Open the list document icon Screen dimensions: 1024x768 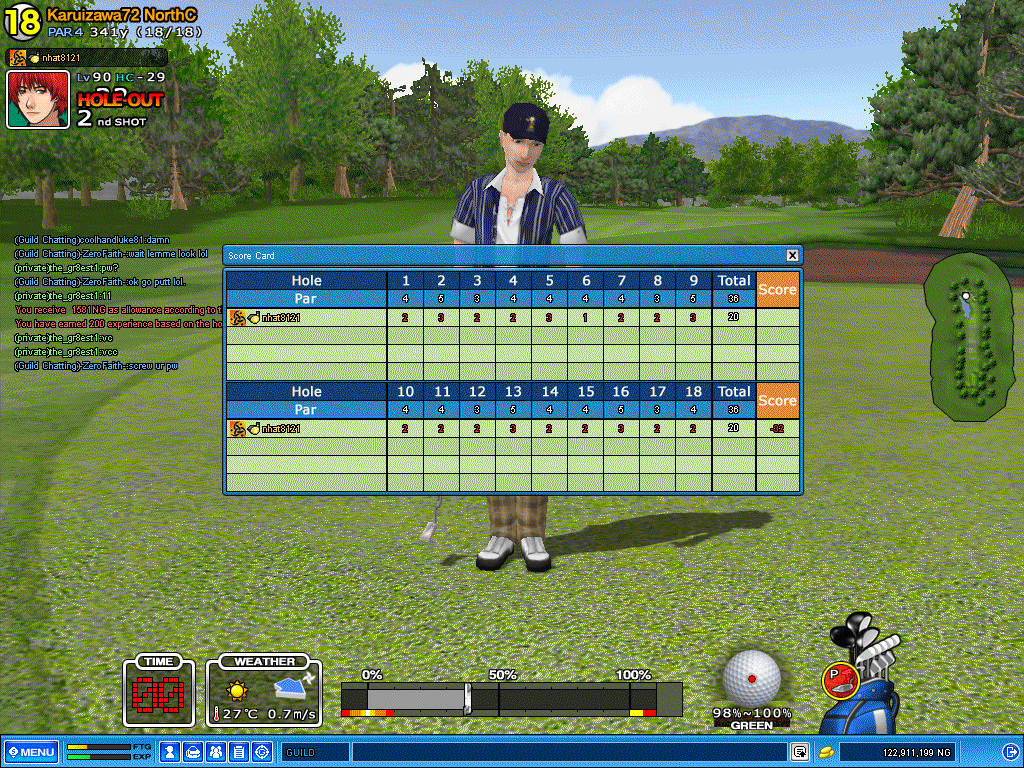pyautogui.click(x=239, y=752)
